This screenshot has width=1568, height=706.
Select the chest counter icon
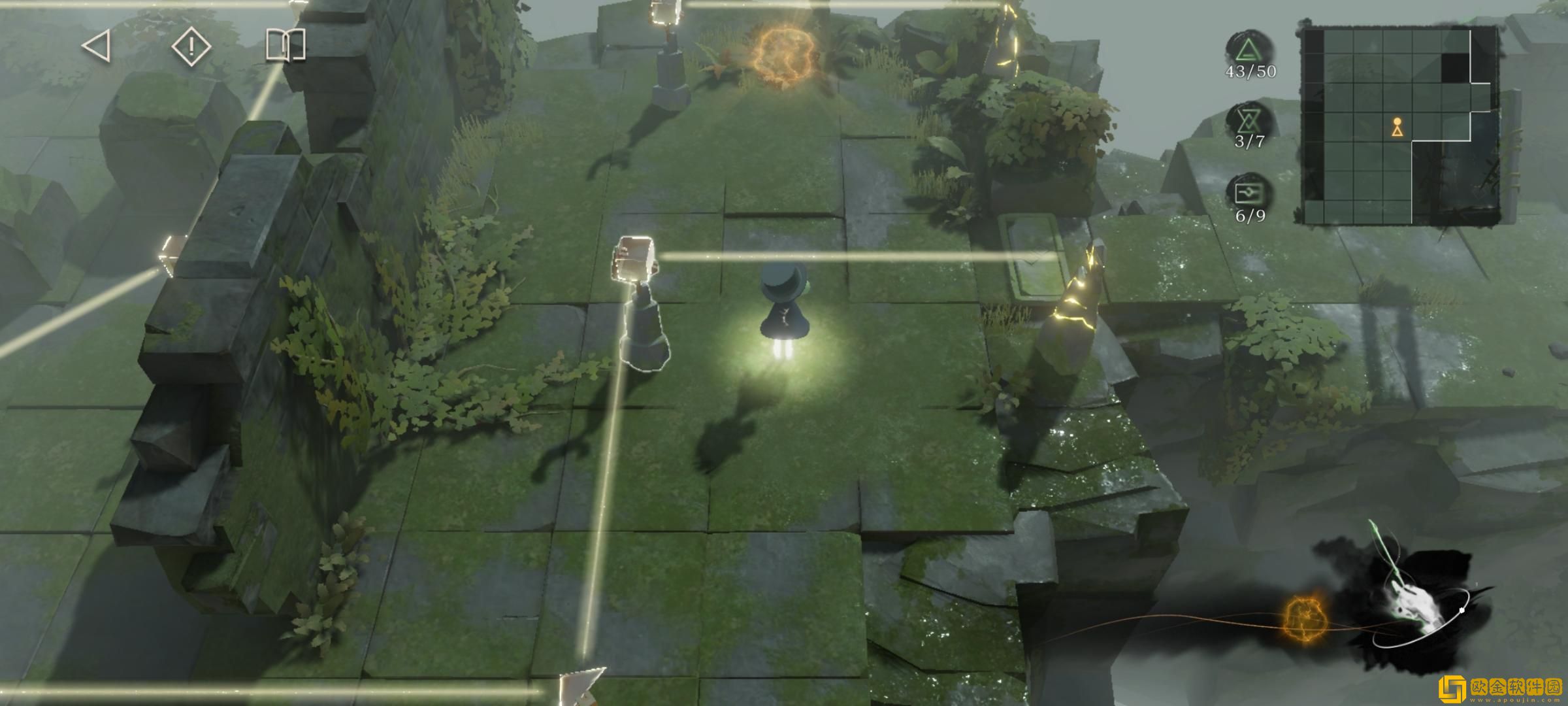[1249, 193]
